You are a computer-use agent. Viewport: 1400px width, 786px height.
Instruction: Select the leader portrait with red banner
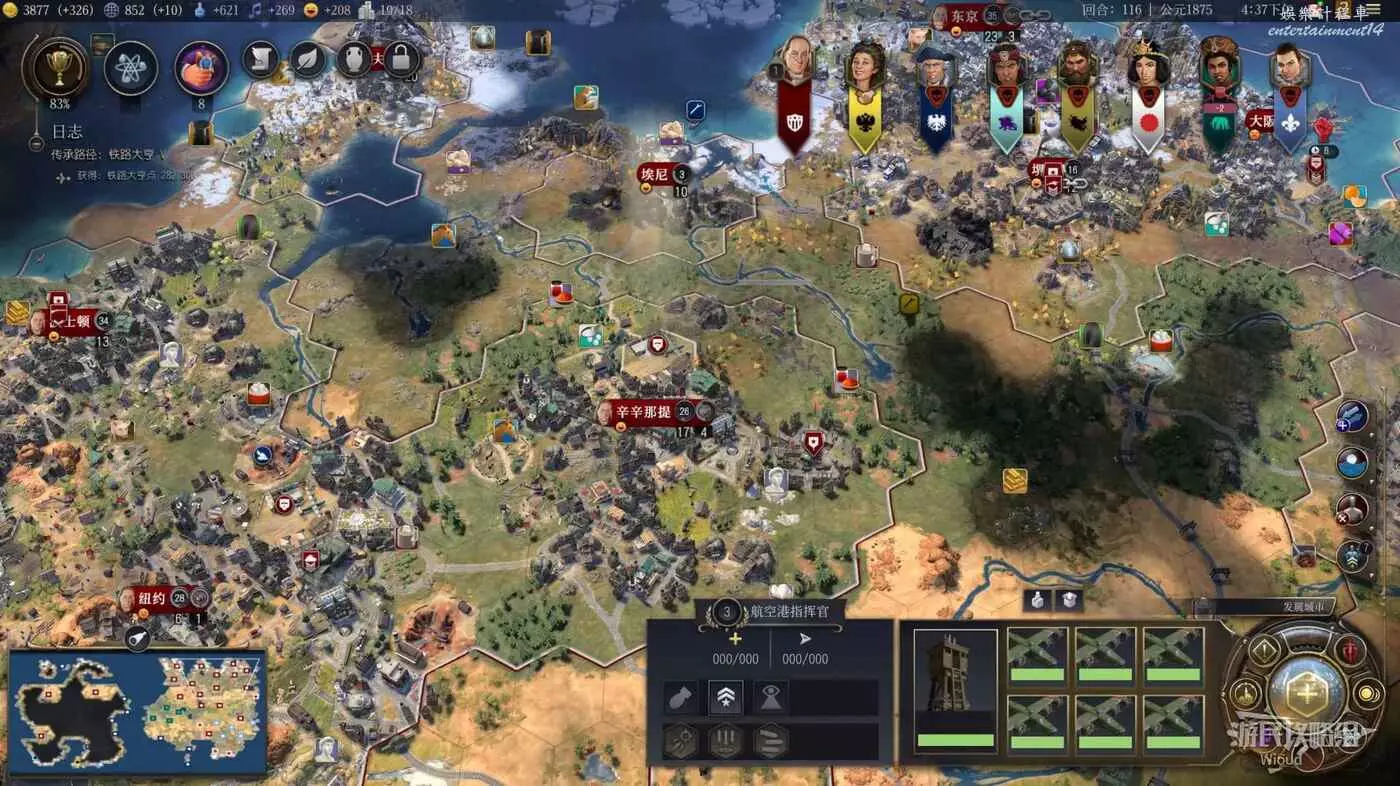pos(794,66)
